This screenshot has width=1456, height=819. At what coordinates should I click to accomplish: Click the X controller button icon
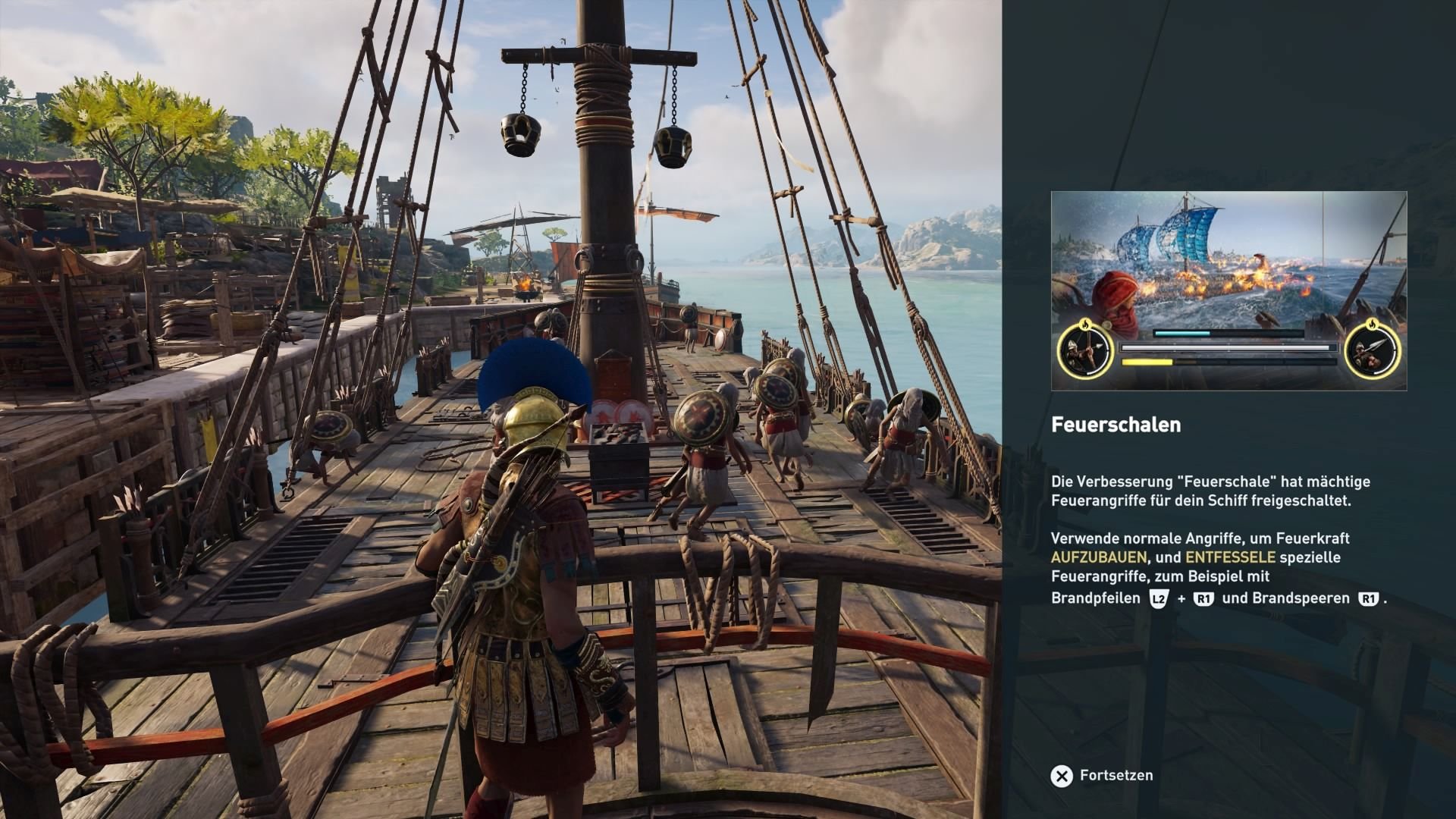(1063, 775)
